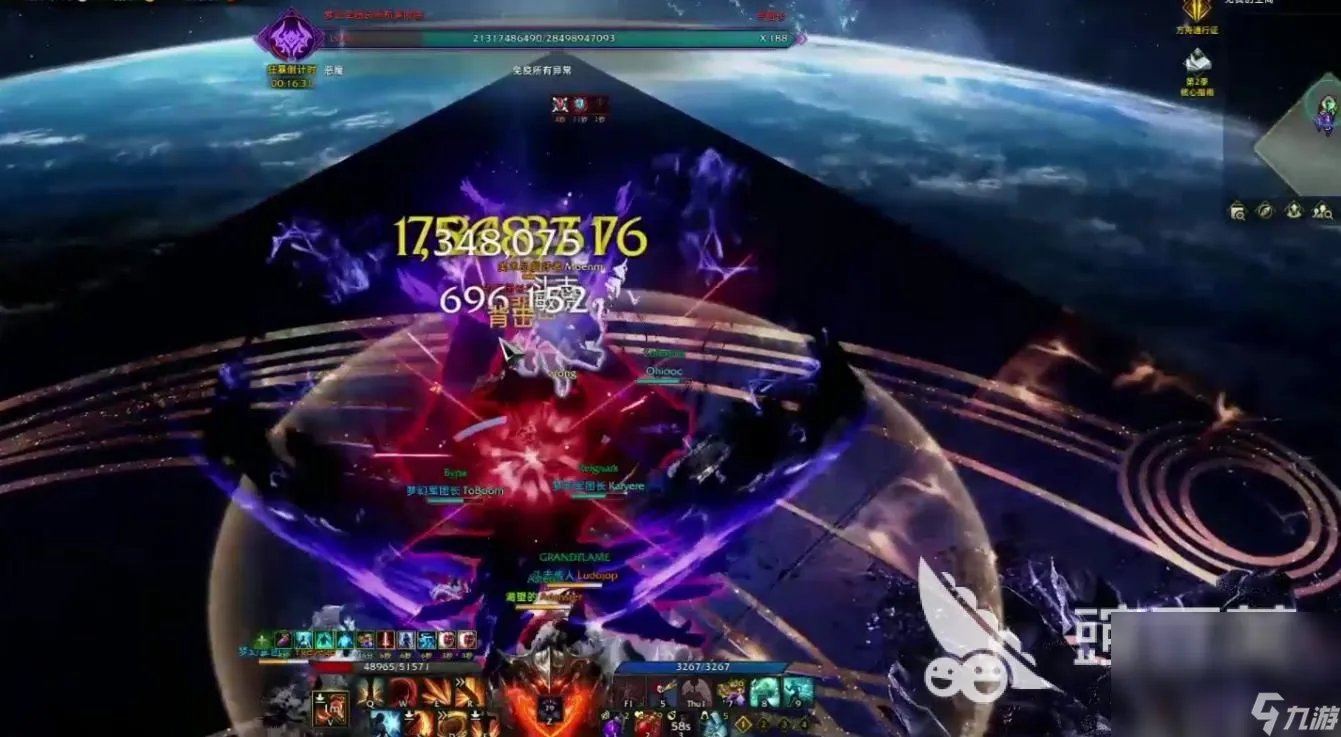Click the player search button under minimap

click(1322, 210)
